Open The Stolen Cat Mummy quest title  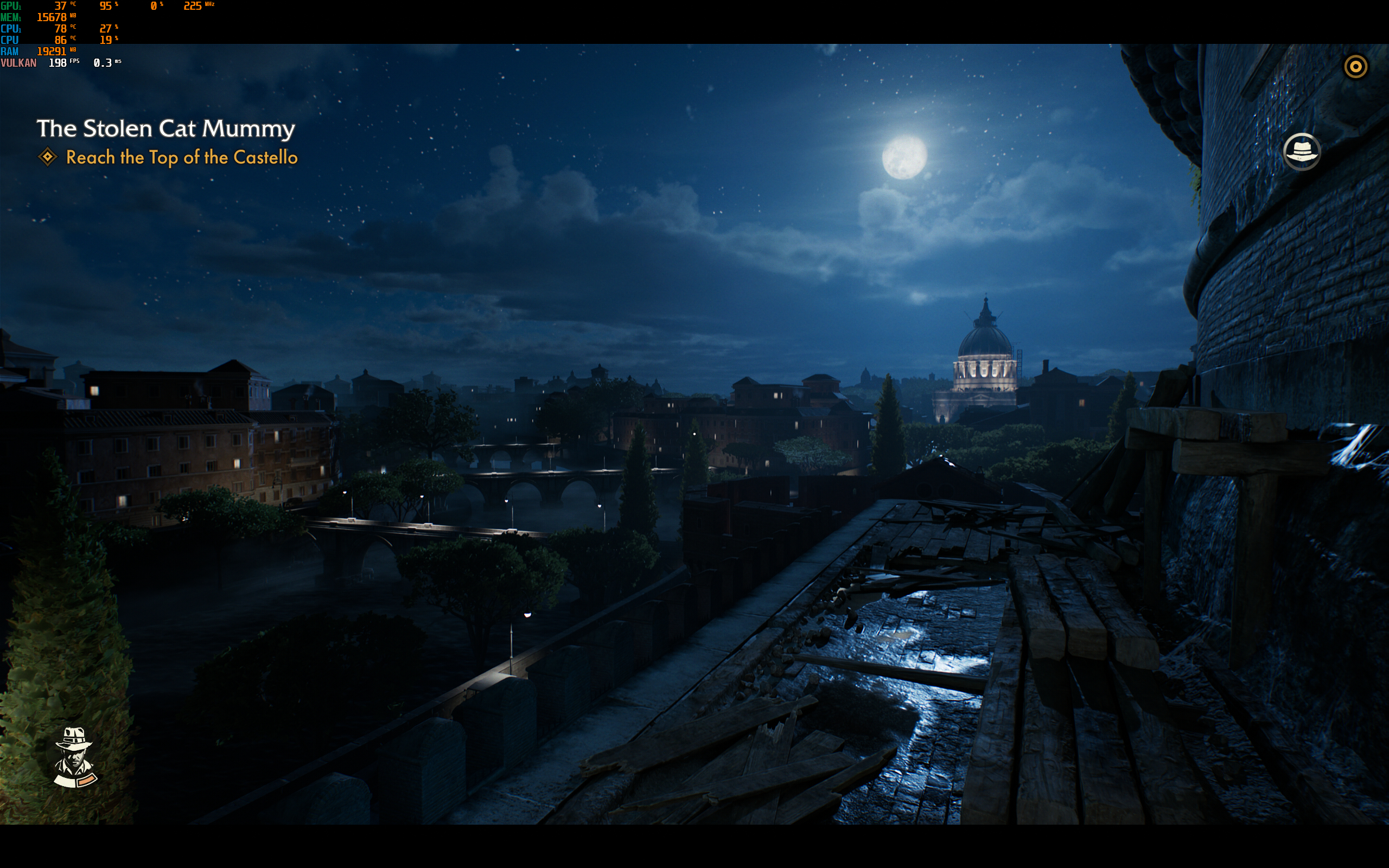point(166,128)
